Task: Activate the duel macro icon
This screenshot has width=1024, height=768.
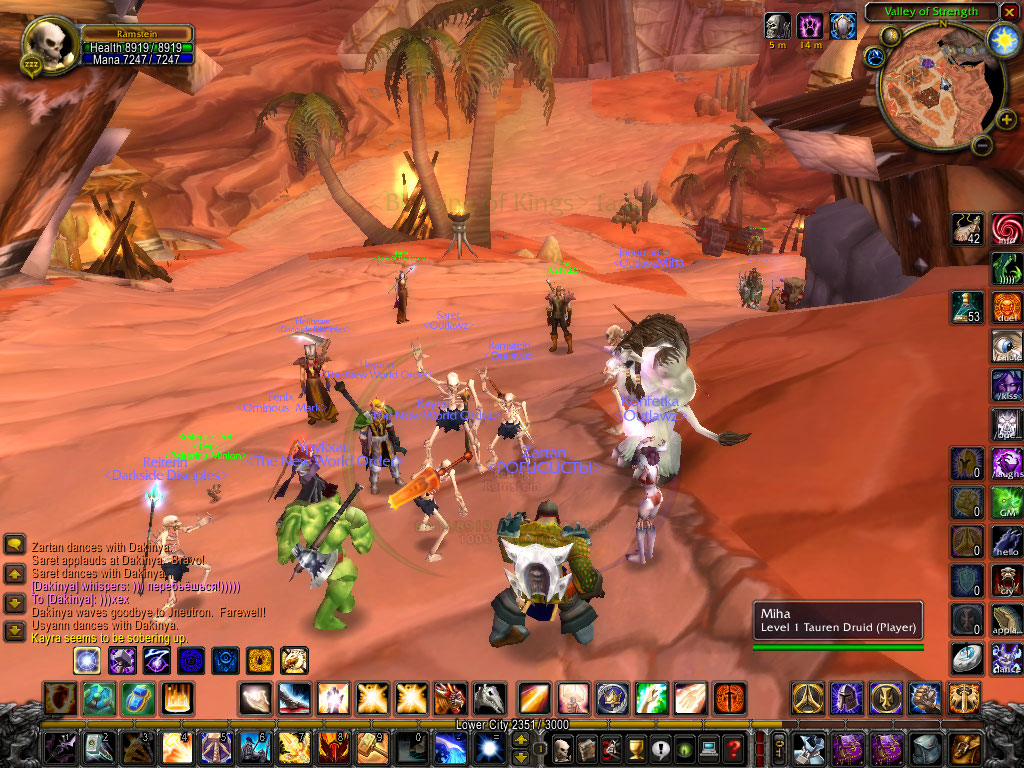Action: click(1007, 306)
